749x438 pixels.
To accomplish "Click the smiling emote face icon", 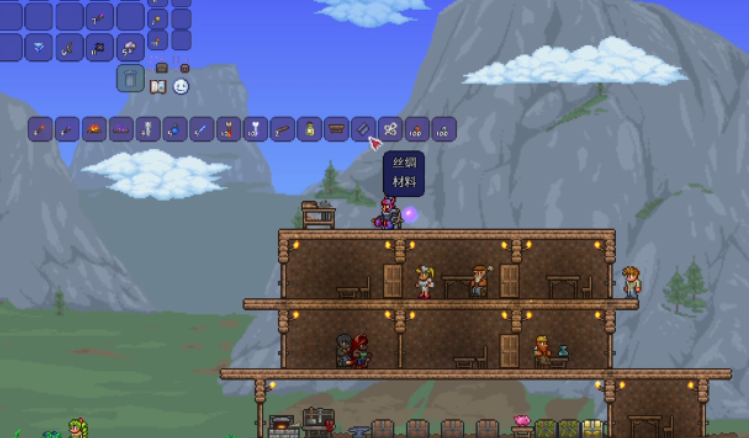I will (181, 87).
